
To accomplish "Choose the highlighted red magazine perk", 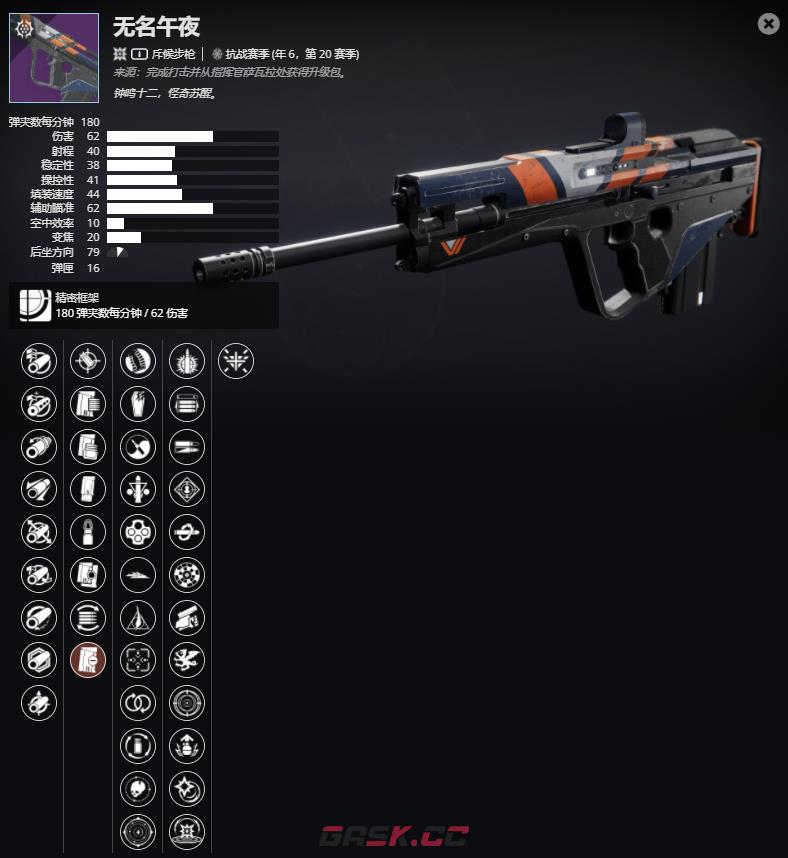I will (88, 660).
